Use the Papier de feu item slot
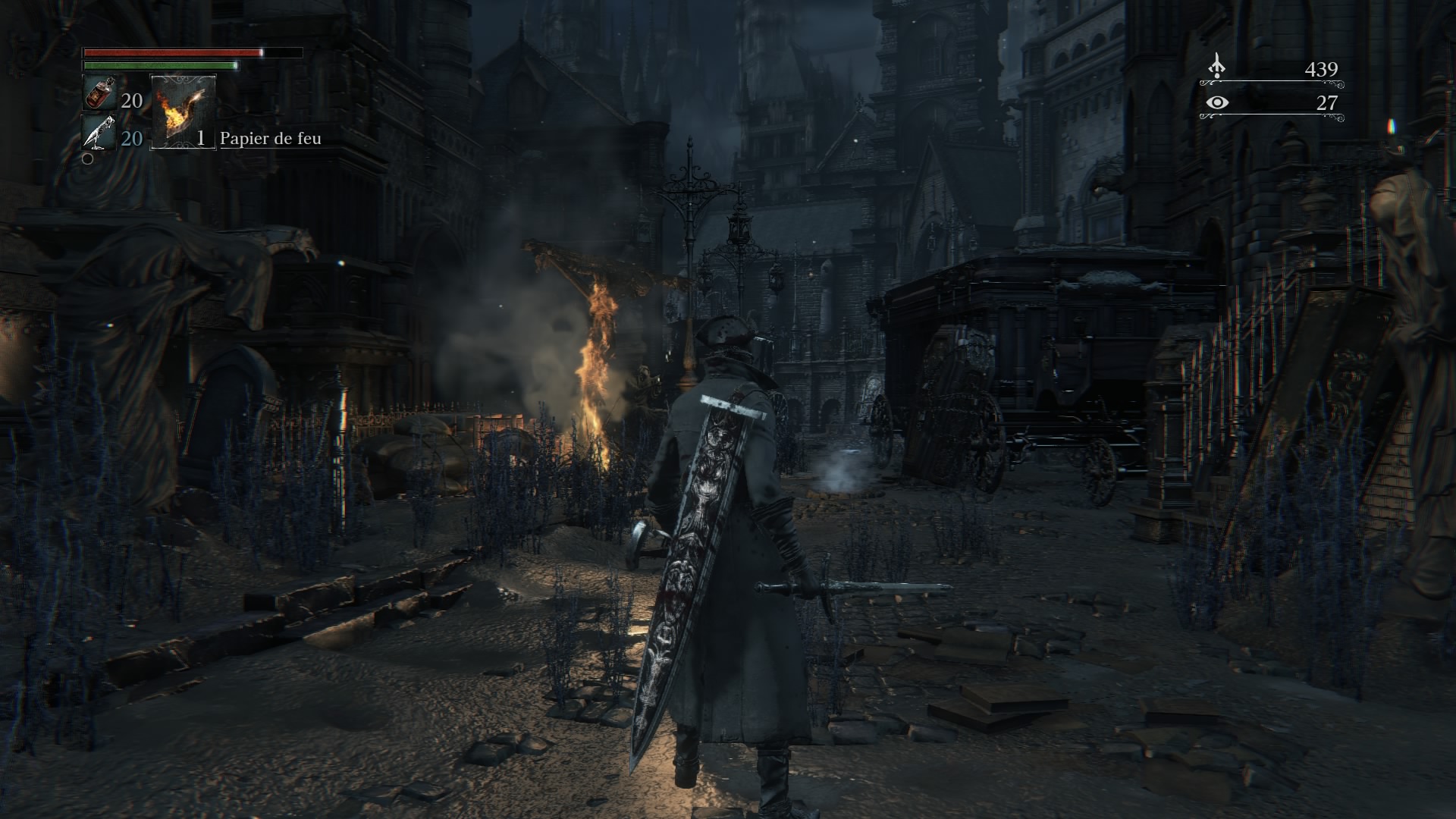 [184, 111]
